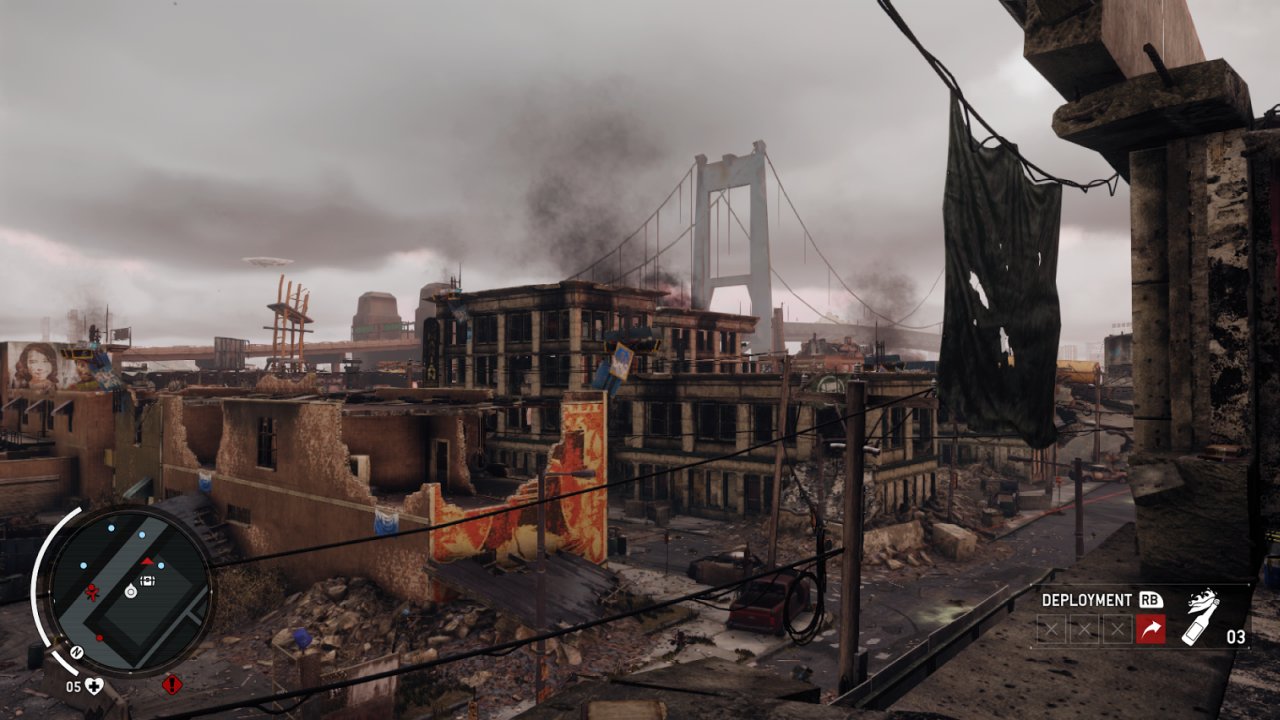Click the circular minimap
This screenshot has height=720, width=1280.
click(x=128, y=591)
